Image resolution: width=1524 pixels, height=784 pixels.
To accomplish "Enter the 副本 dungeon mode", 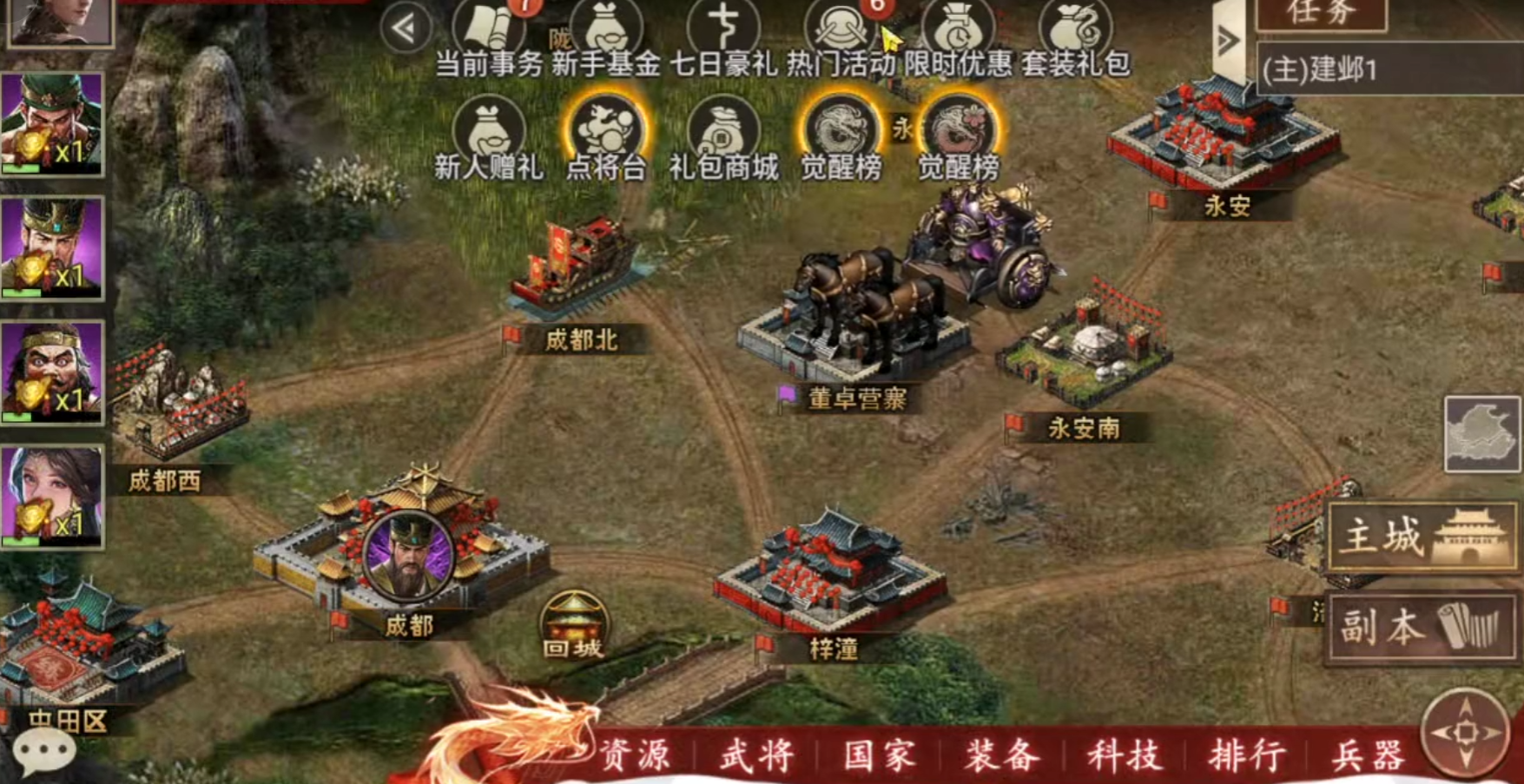I will tap(1422, 627).
